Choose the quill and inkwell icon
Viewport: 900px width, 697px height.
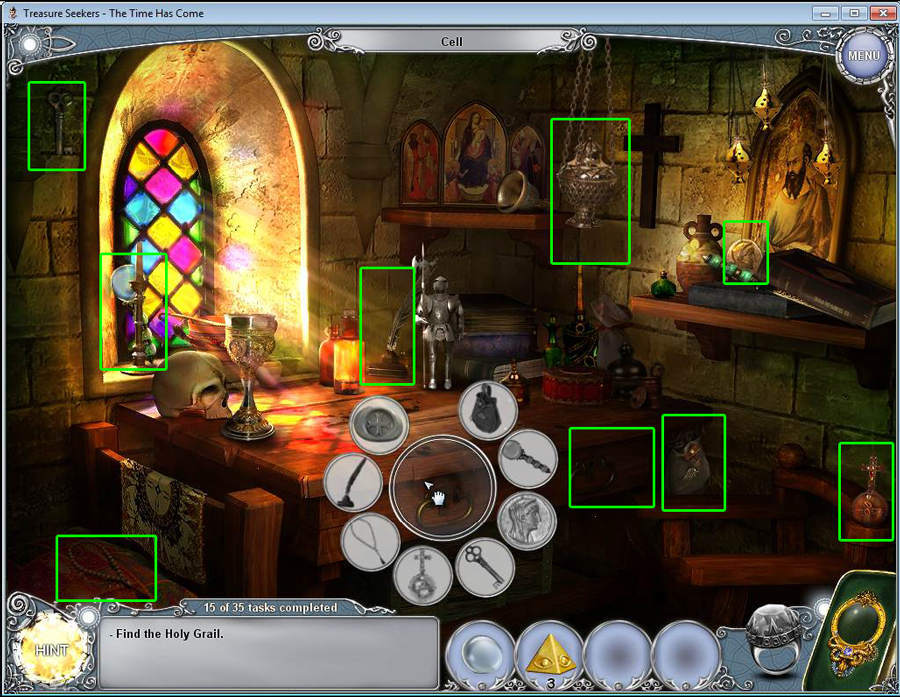point(353,481)
